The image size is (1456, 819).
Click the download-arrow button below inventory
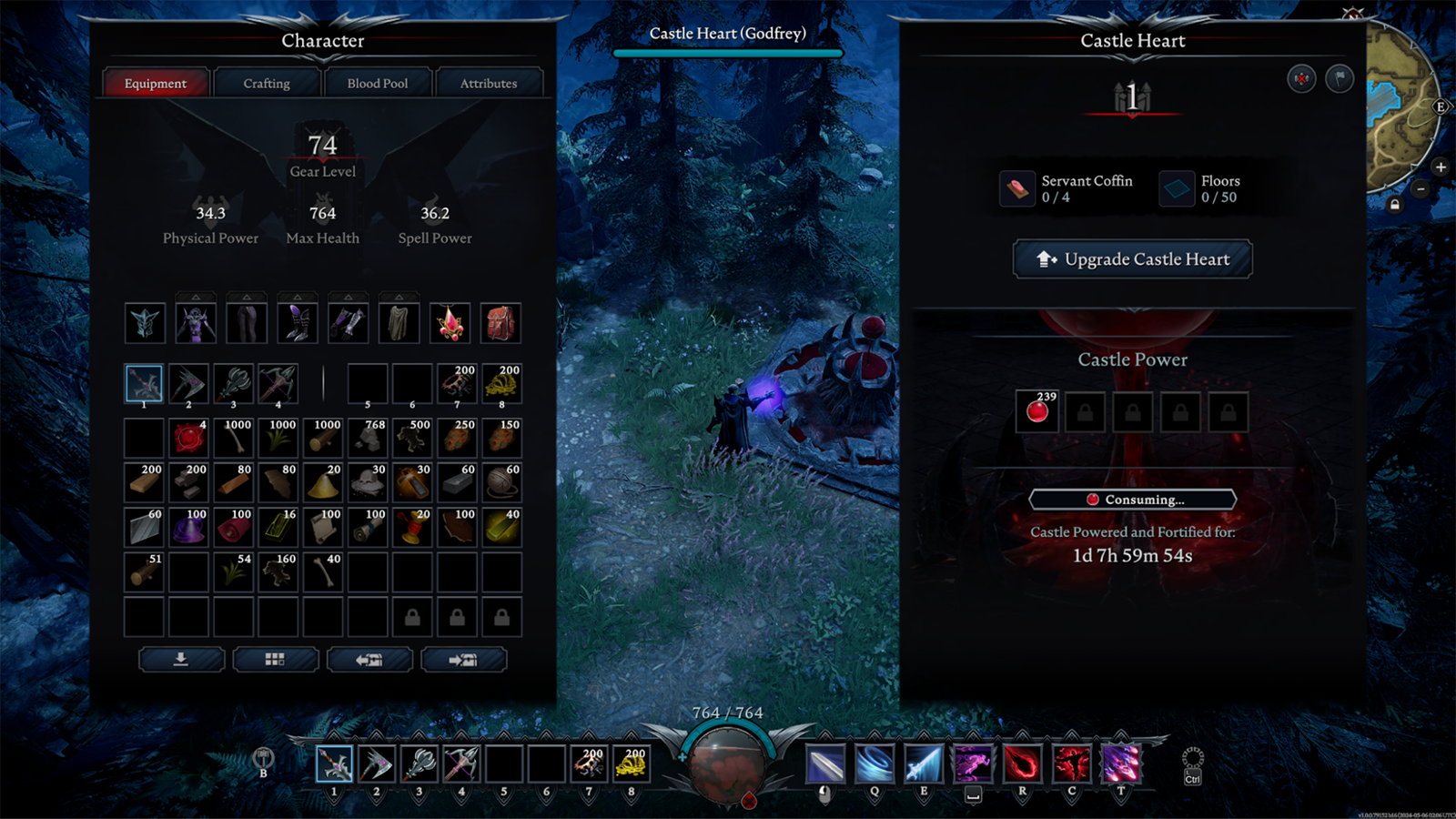coord(181,660)
